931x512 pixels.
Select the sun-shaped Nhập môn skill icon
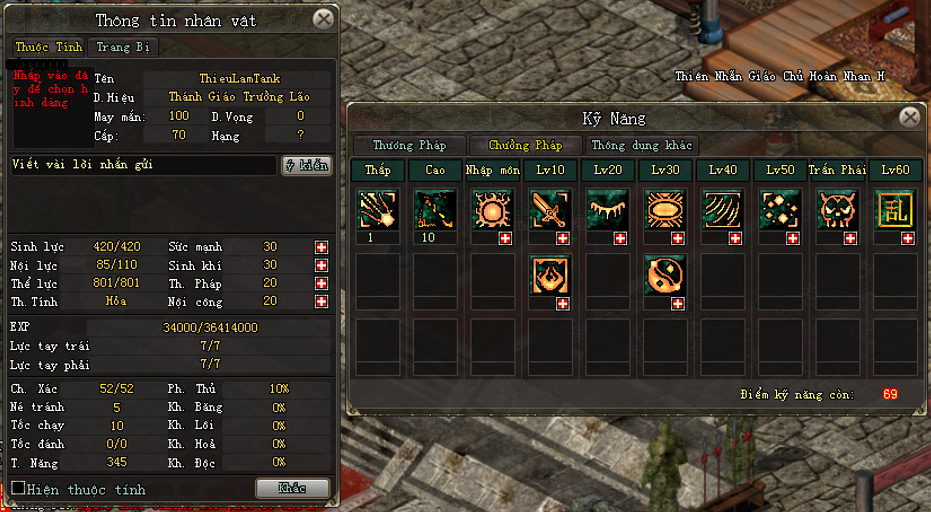(x=492, y=211)
